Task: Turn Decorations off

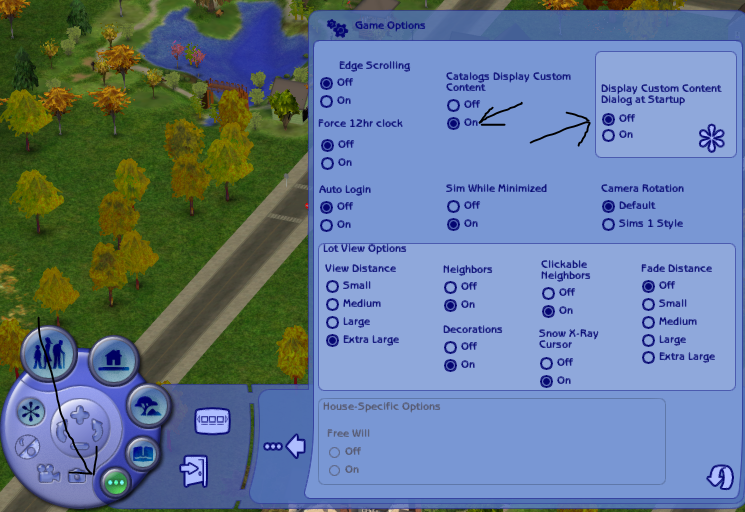Action: pos(450,347)
